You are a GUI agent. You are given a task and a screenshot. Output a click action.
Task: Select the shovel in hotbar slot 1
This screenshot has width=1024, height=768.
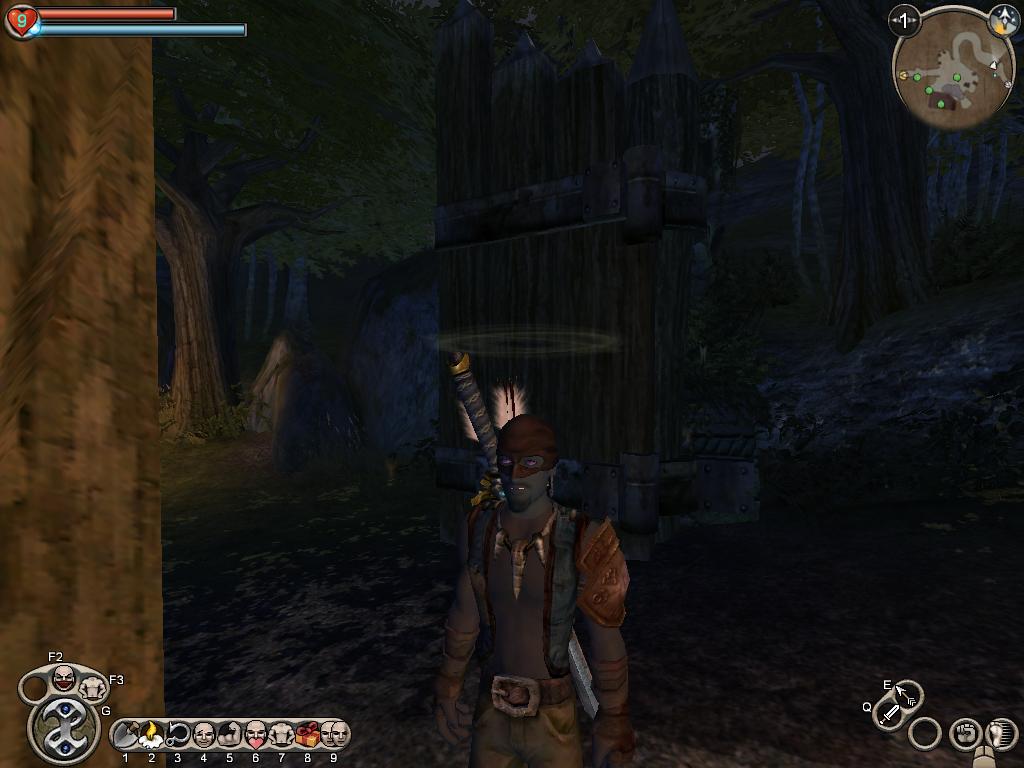(127, 735)
